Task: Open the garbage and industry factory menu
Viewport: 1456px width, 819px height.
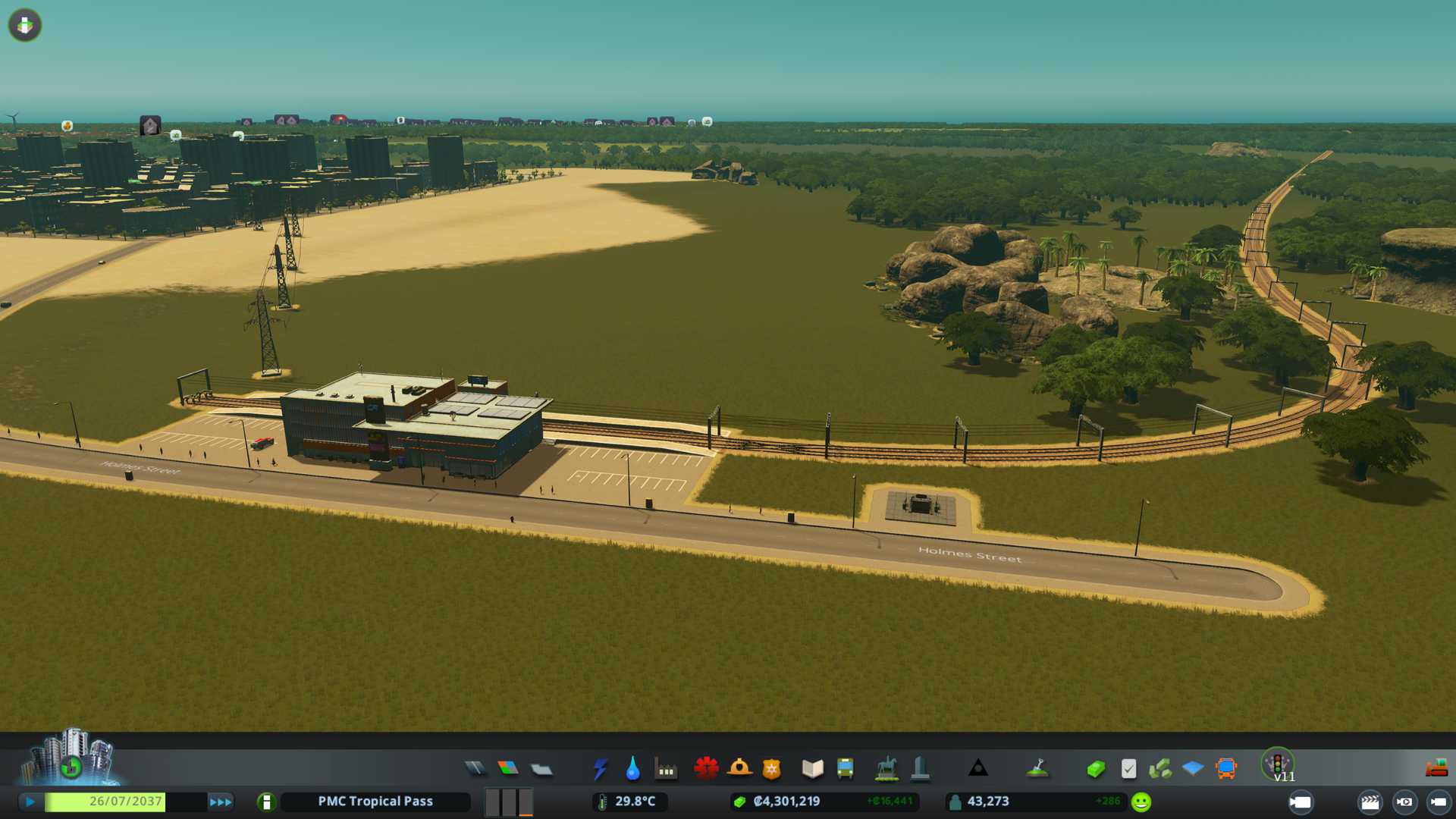Action: (666, 769)
